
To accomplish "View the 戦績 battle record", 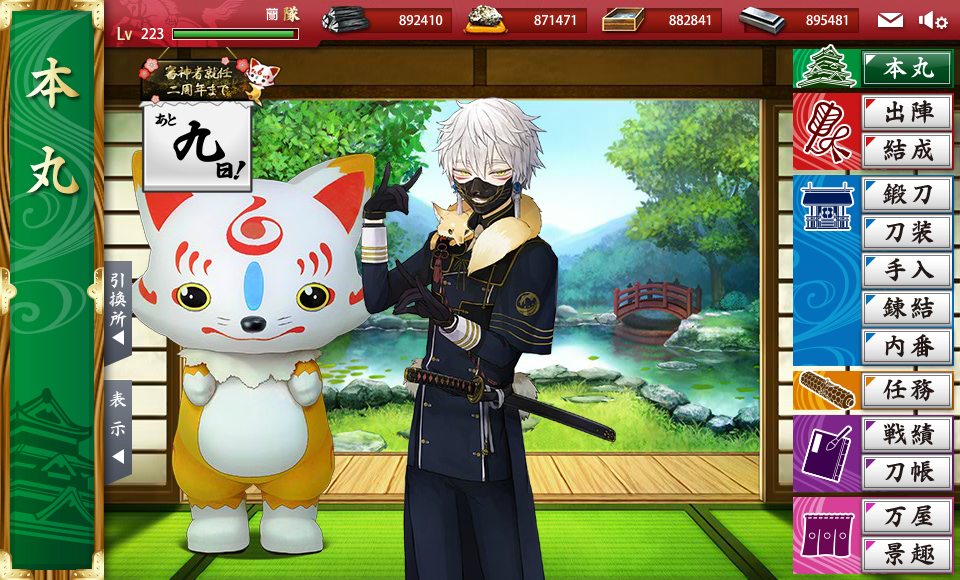I will [x=907, y=434].
